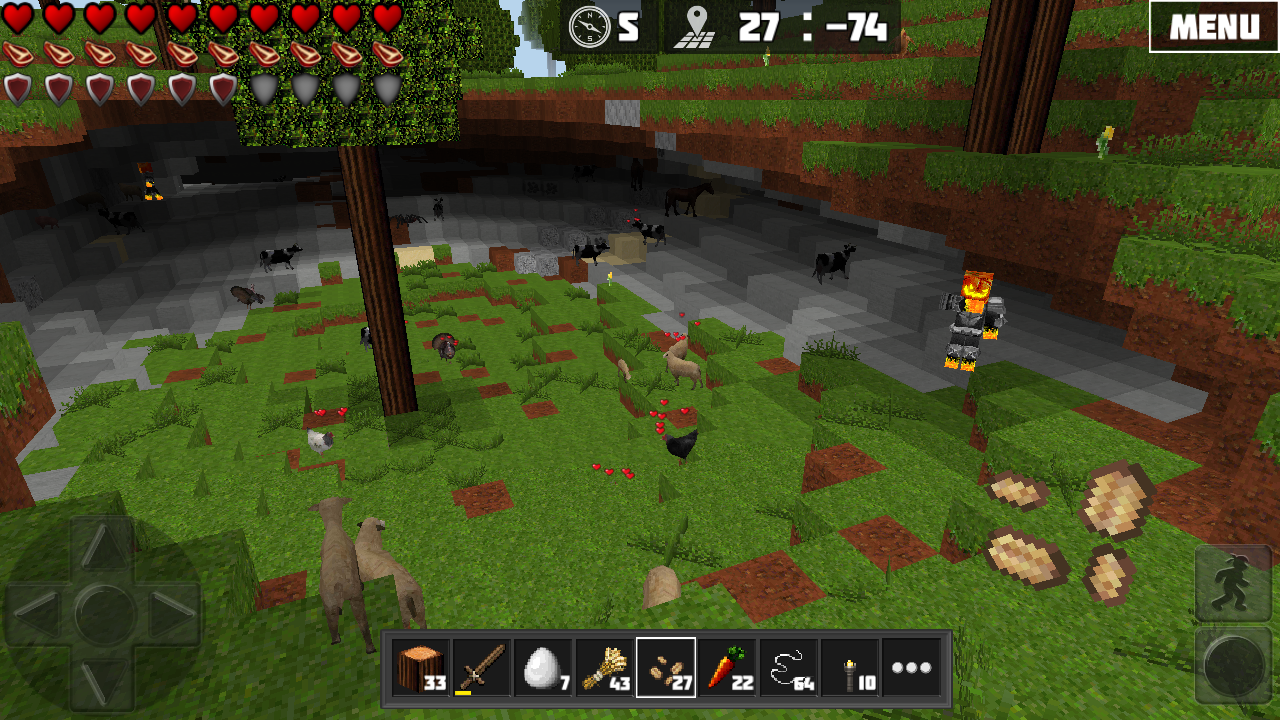Equip the wooden sword from the hotbar
The image size is (1280, 720).
(x=482, y=667)
